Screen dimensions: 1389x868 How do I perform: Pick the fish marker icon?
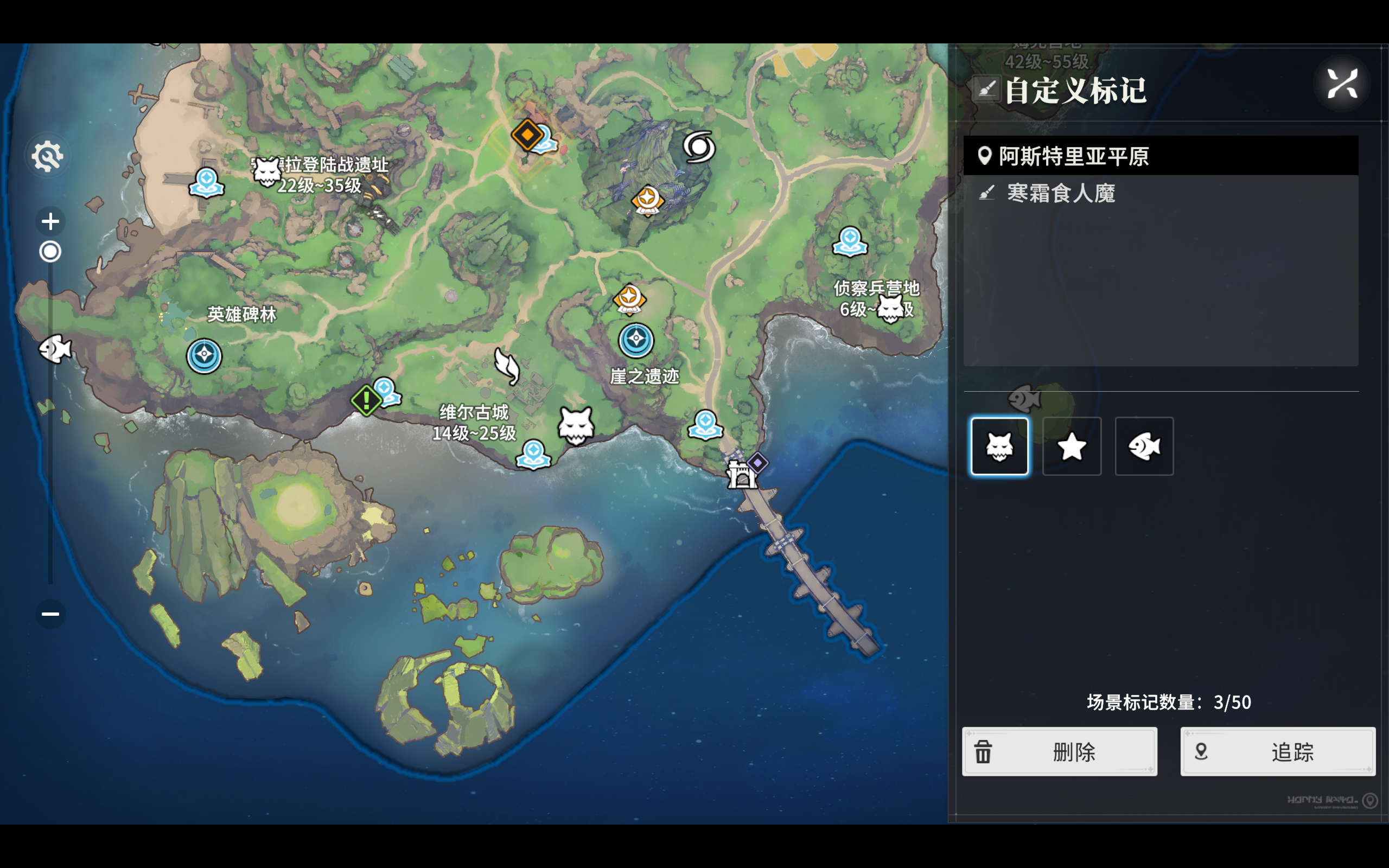(x=1144, y=446)
